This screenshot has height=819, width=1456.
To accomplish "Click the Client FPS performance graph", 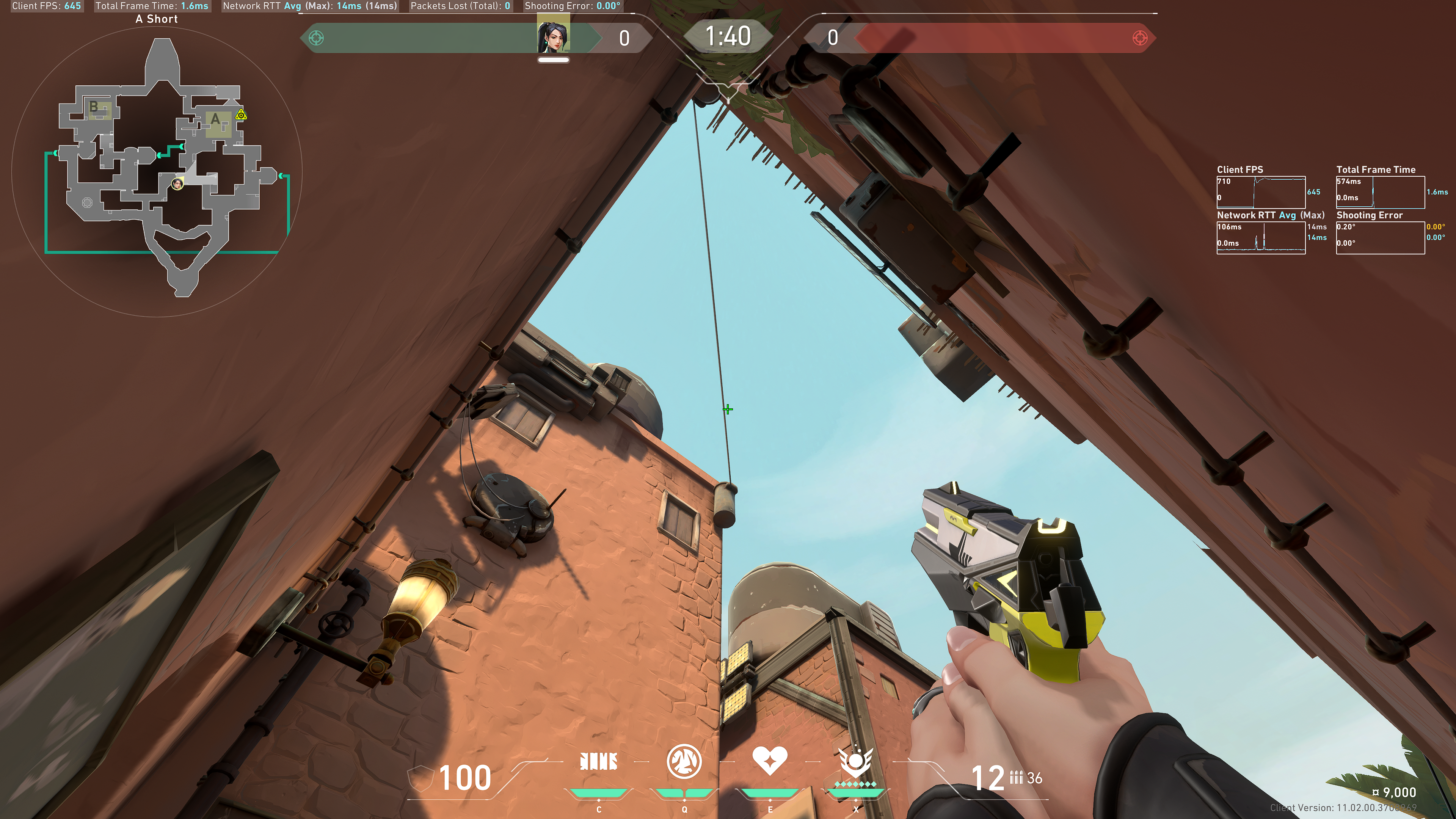I will click(1260, 192).
